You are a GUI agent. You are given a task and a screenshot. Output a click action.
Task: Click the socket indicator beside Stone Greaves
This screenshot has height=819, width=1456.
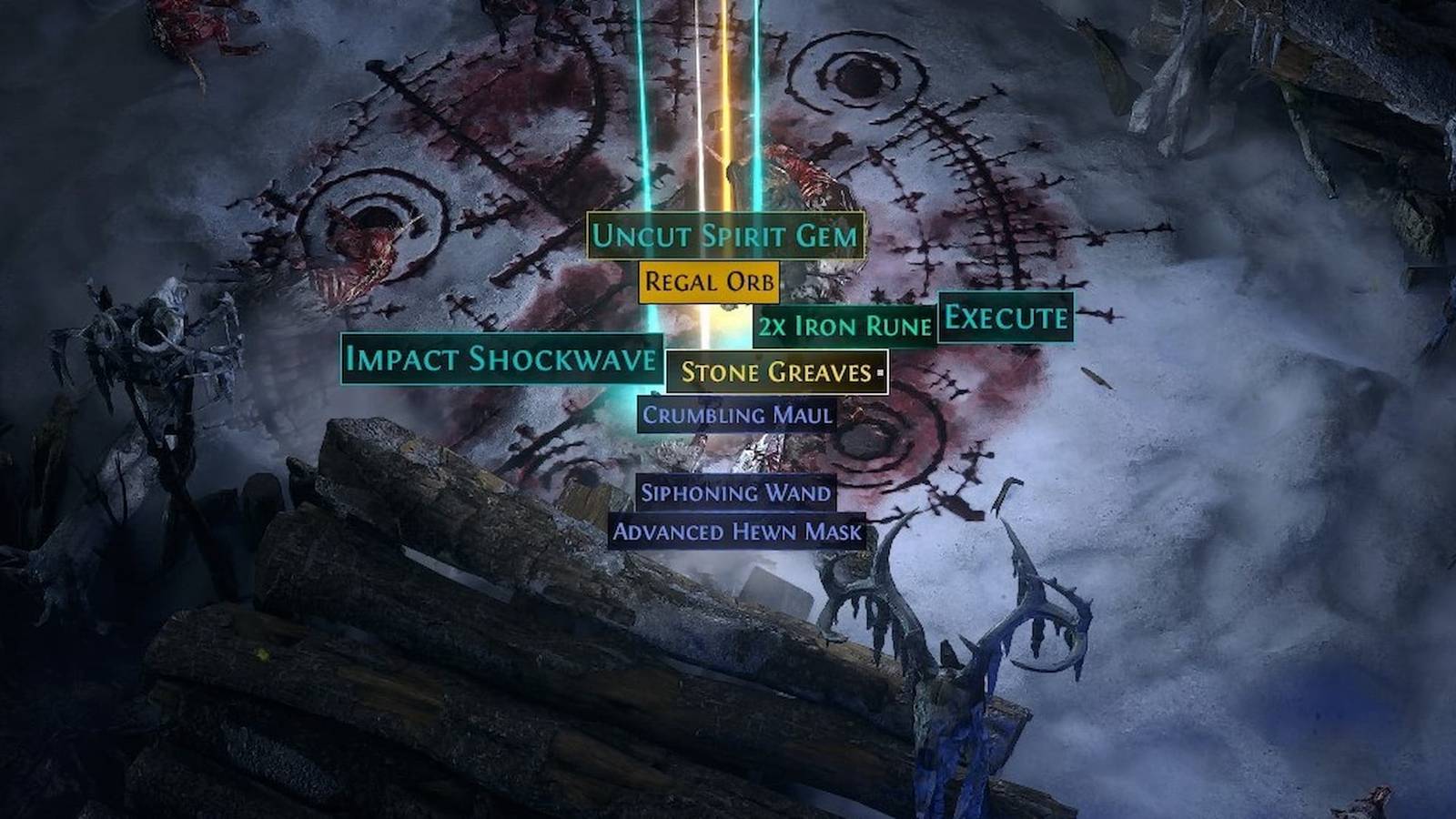pos(879,372)
